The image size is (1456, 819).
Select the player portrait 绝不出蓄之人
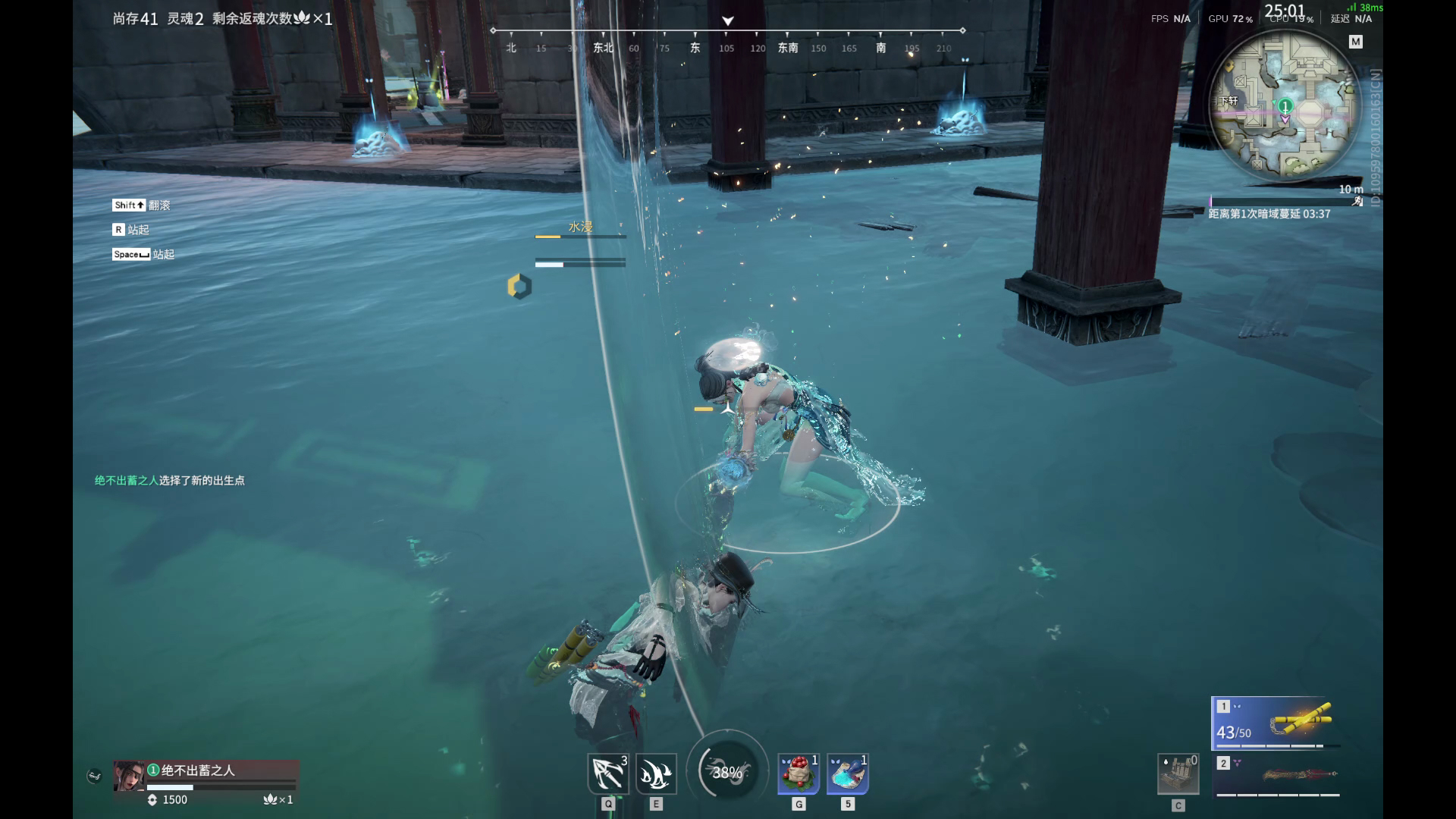pyautogui.click(x=129, y=776)
